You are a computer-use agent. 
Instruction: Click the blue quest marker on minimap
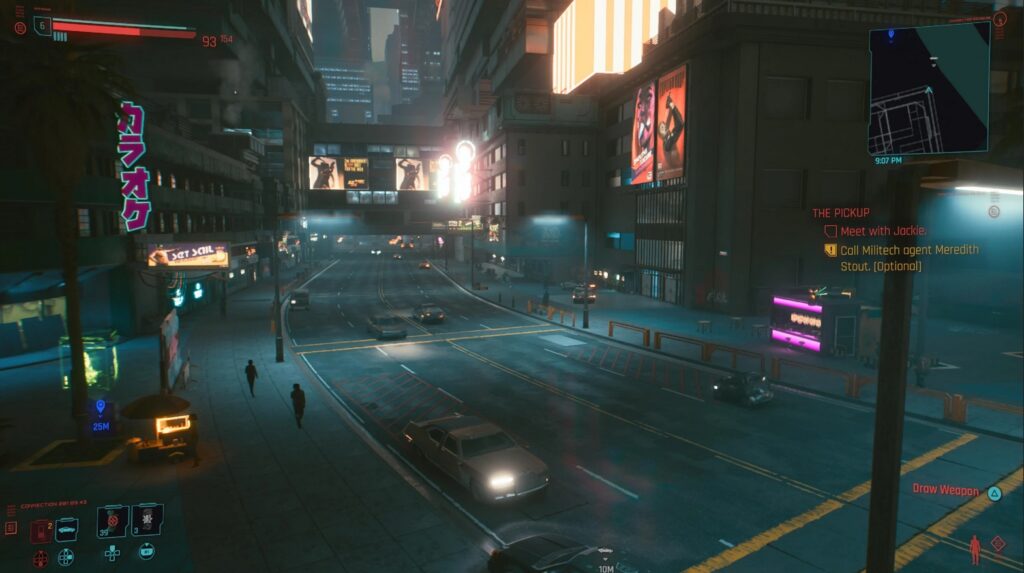[x=891, y=34]
